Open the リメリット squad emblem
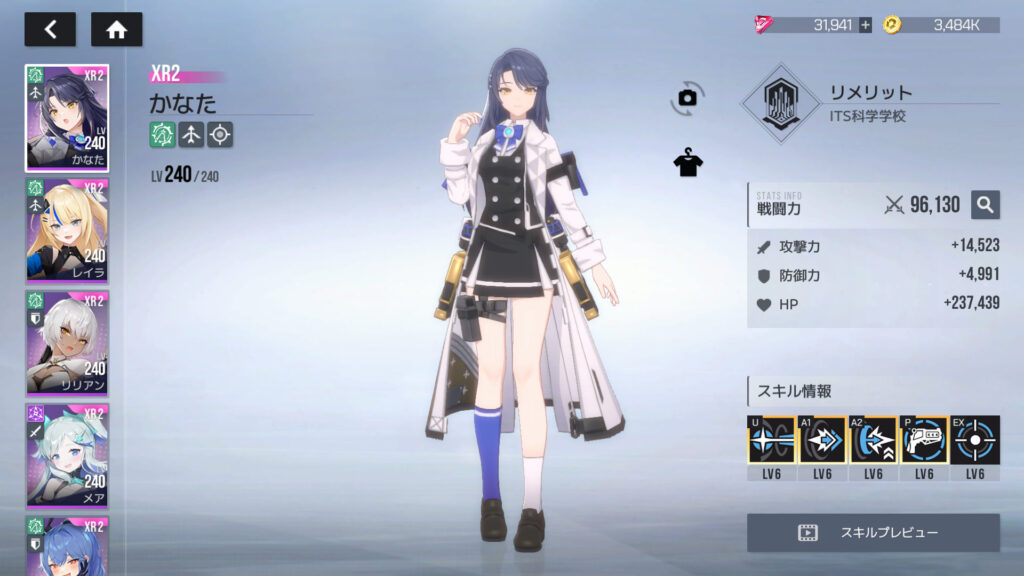Viewport: 1024px width, 576px height. pyautogui.click(x=779, y=104)
